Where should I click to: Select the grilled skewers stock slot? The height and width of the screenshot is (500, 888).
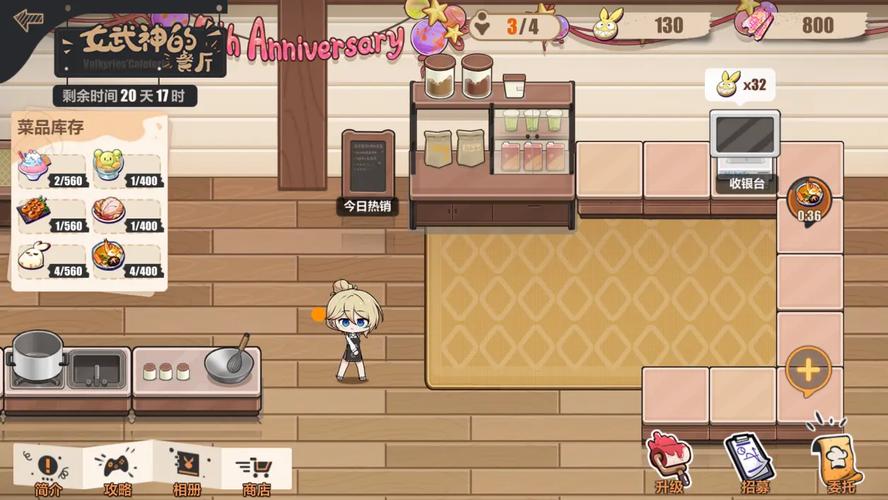pos(52,215)
